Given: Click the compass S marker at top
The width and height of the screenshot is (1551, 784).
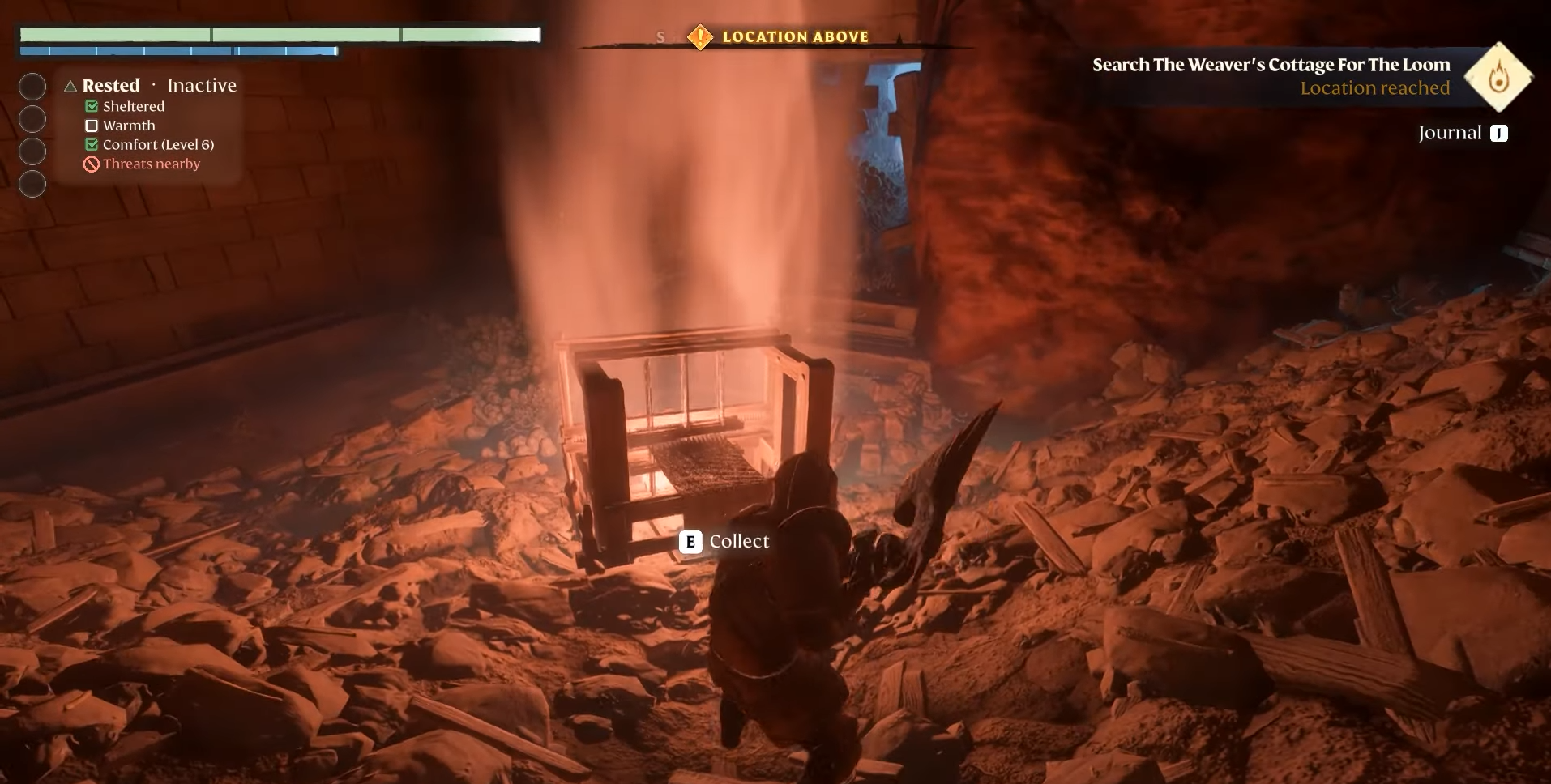Looking at the screenshot, I should click(x=661, y=36).
